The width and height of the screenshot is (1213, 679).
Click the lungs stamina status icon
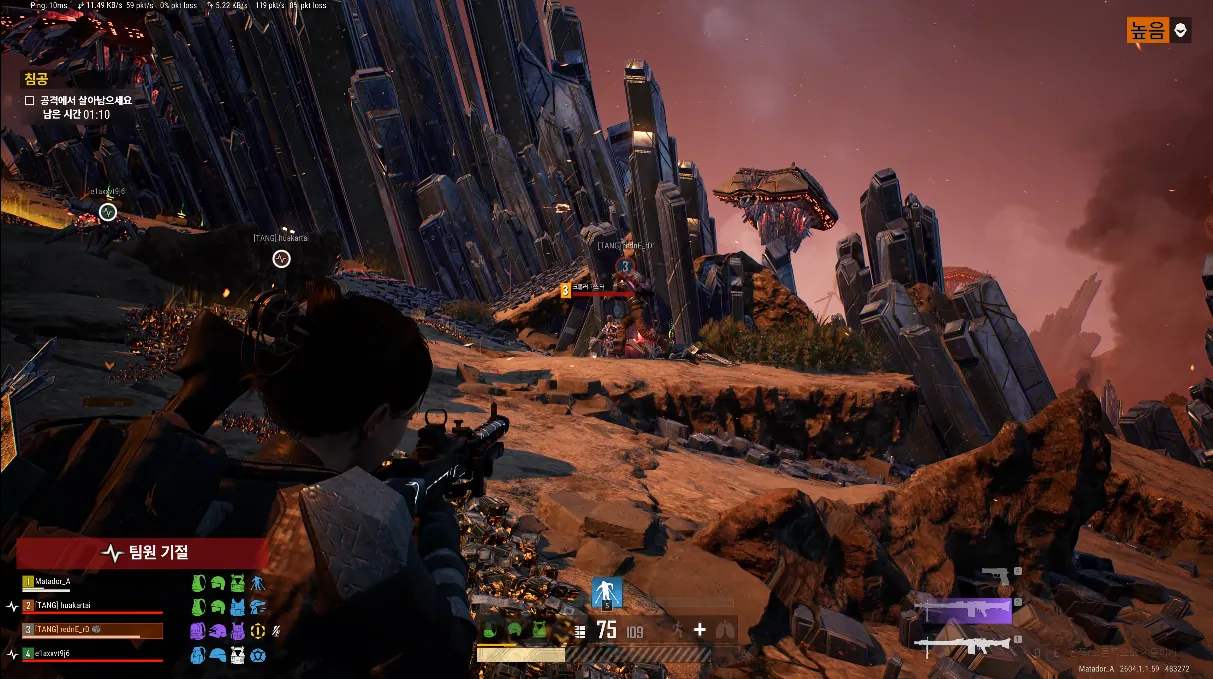click(725, 629)
